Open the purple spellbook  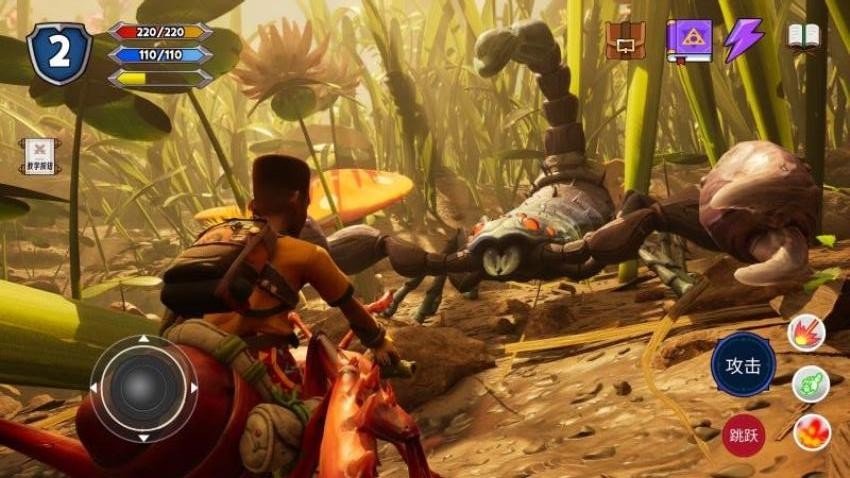tap(689, 41)
